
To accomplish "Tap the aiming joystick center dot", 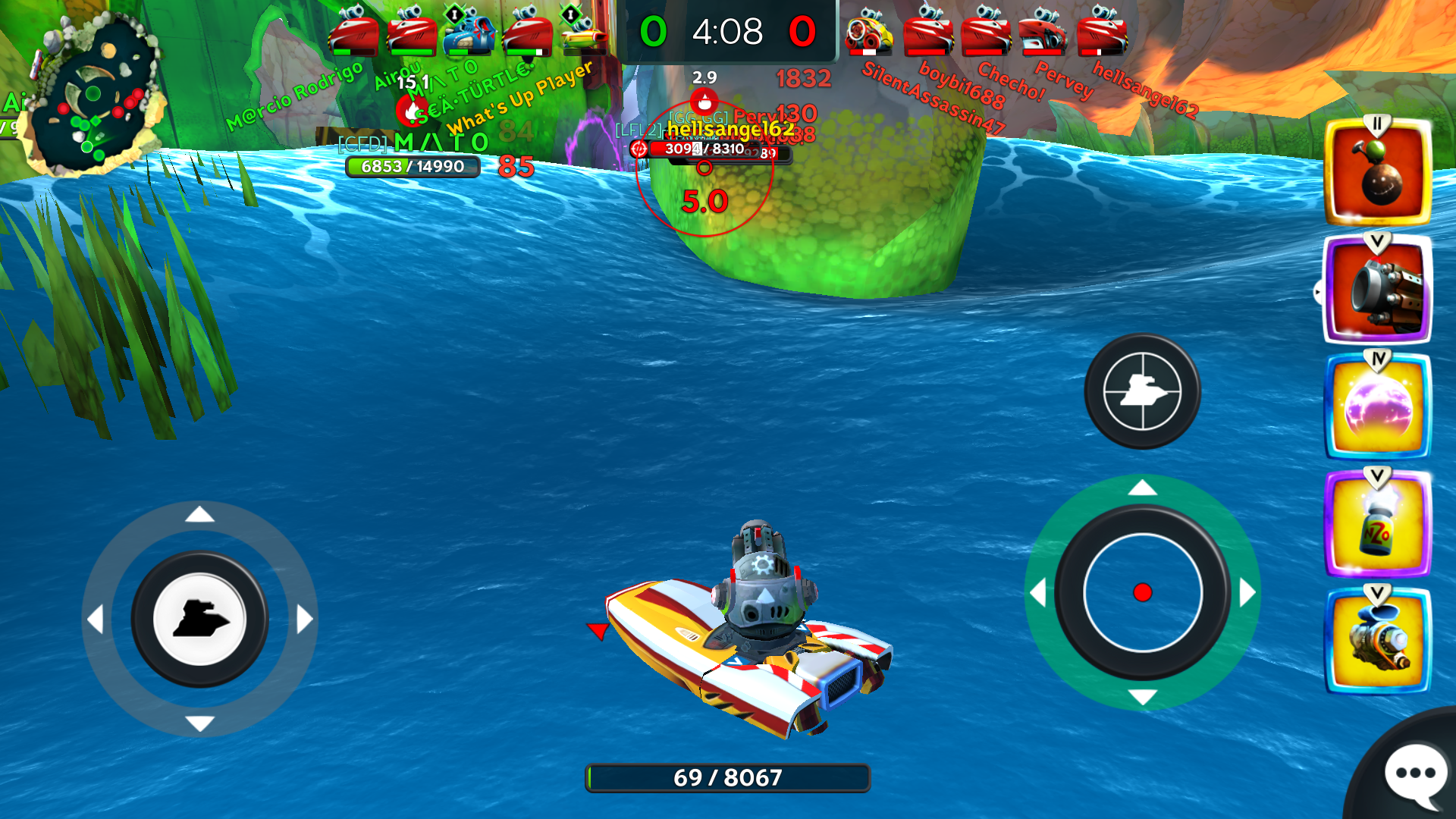I will click(x=1142, y=592).
